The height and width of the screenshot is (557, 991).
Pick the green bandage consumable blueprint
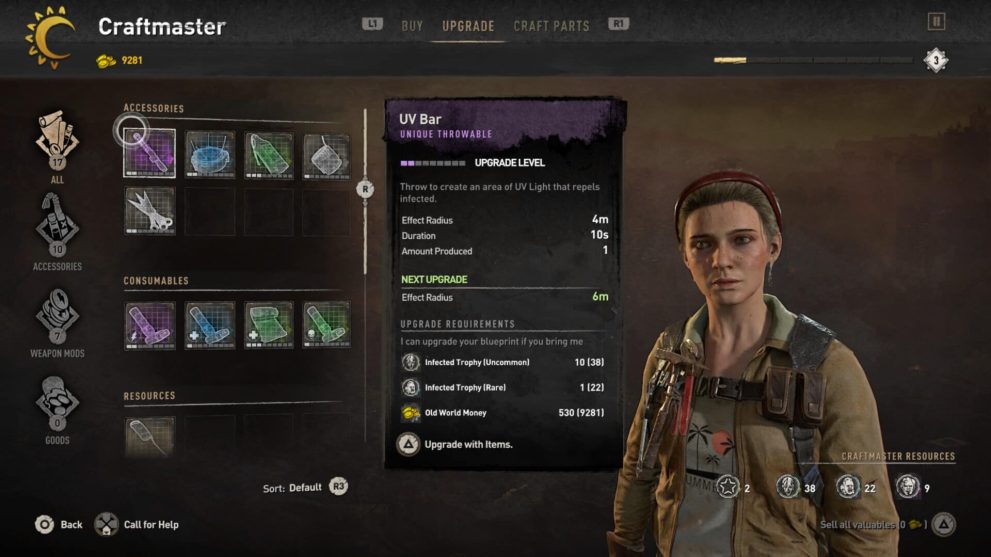(x=269, y=325)
